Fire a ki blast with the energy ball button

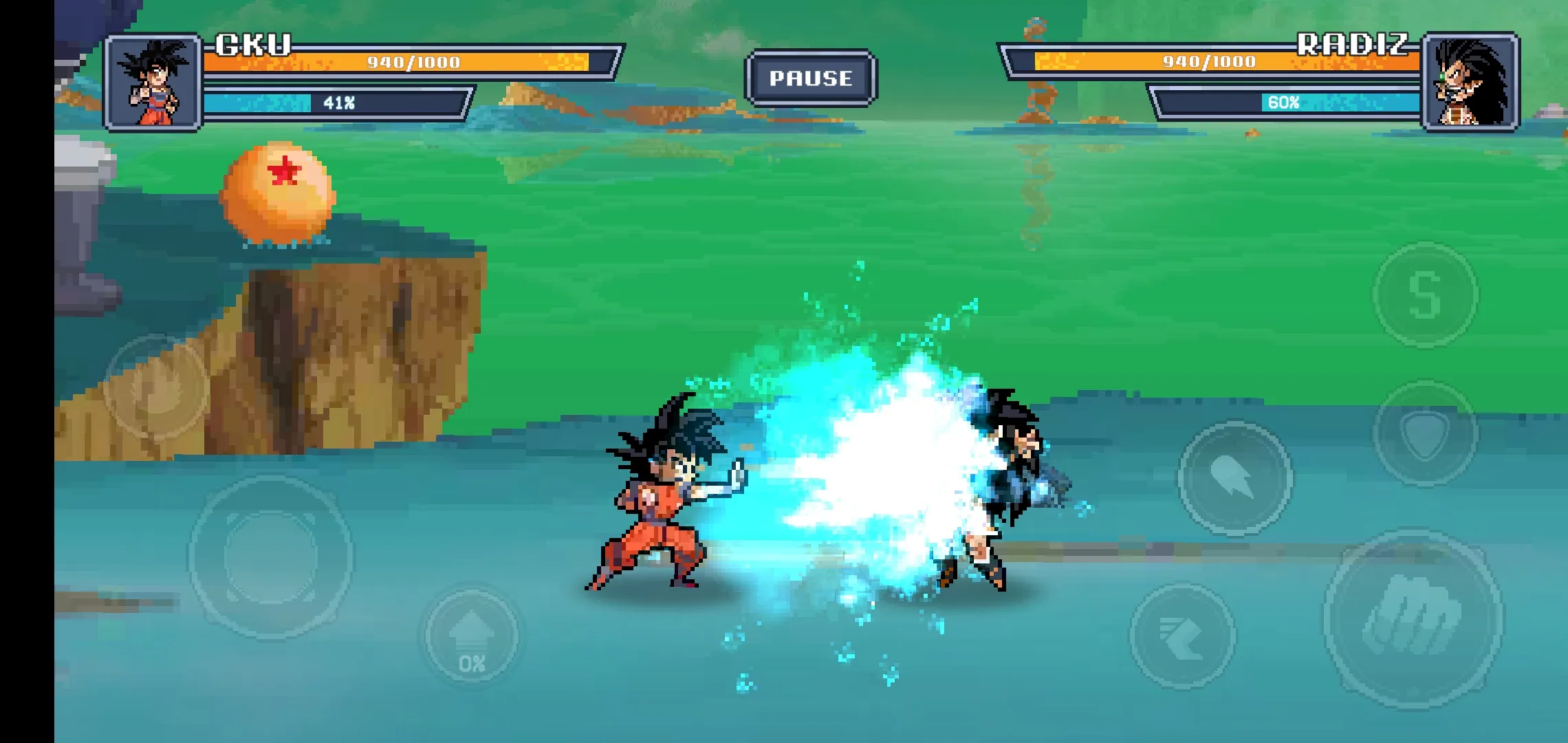pyautogui.click(x=1234, y=477)
